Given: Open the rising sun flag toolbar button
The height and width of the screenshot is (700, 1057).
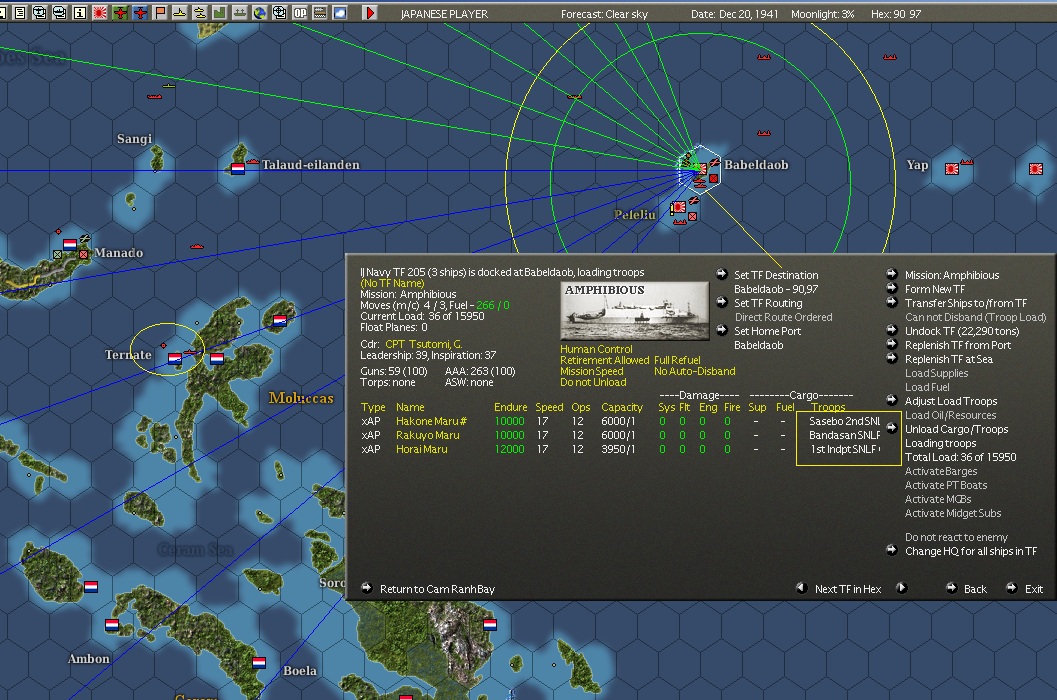Looking at the screenshot, I should coord(100,13).
